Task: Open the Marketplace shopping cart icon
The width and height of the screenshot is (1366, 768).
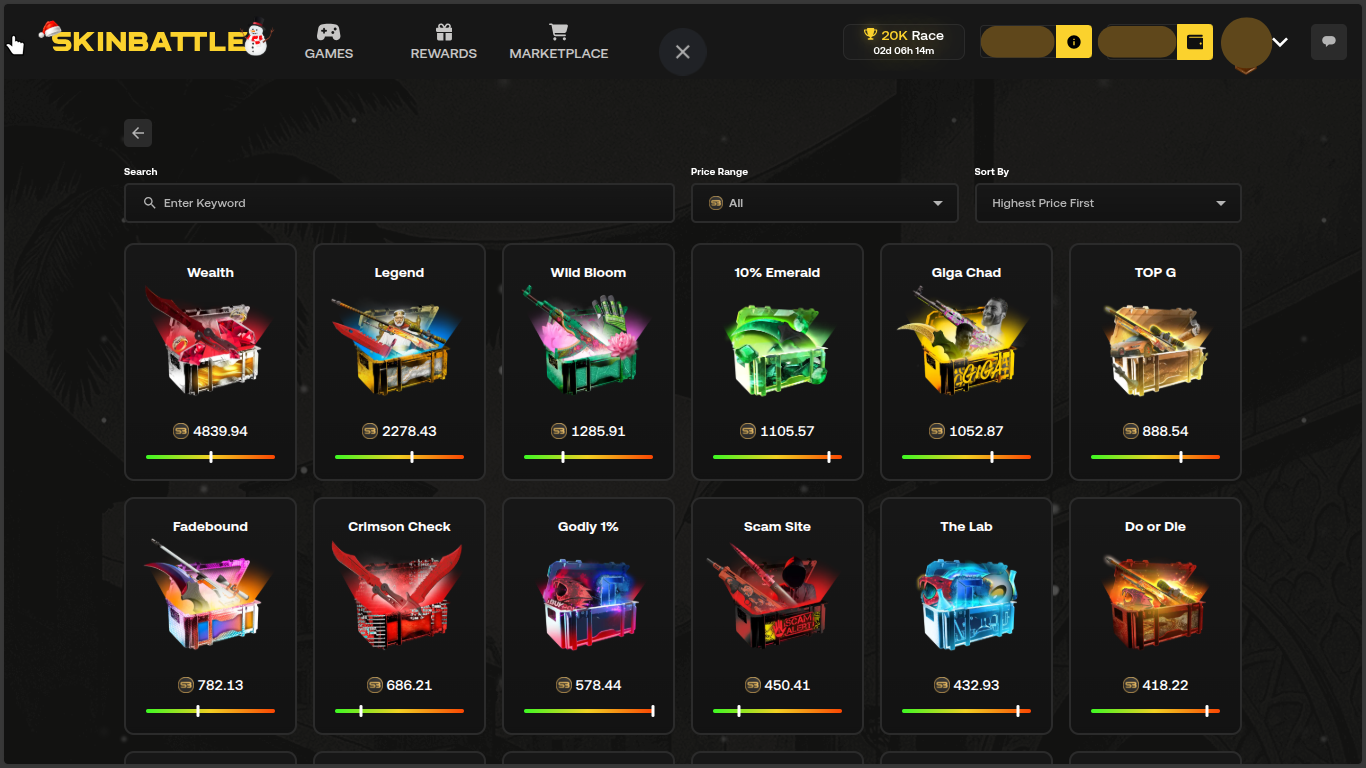Action: click(x=558, y=33)
